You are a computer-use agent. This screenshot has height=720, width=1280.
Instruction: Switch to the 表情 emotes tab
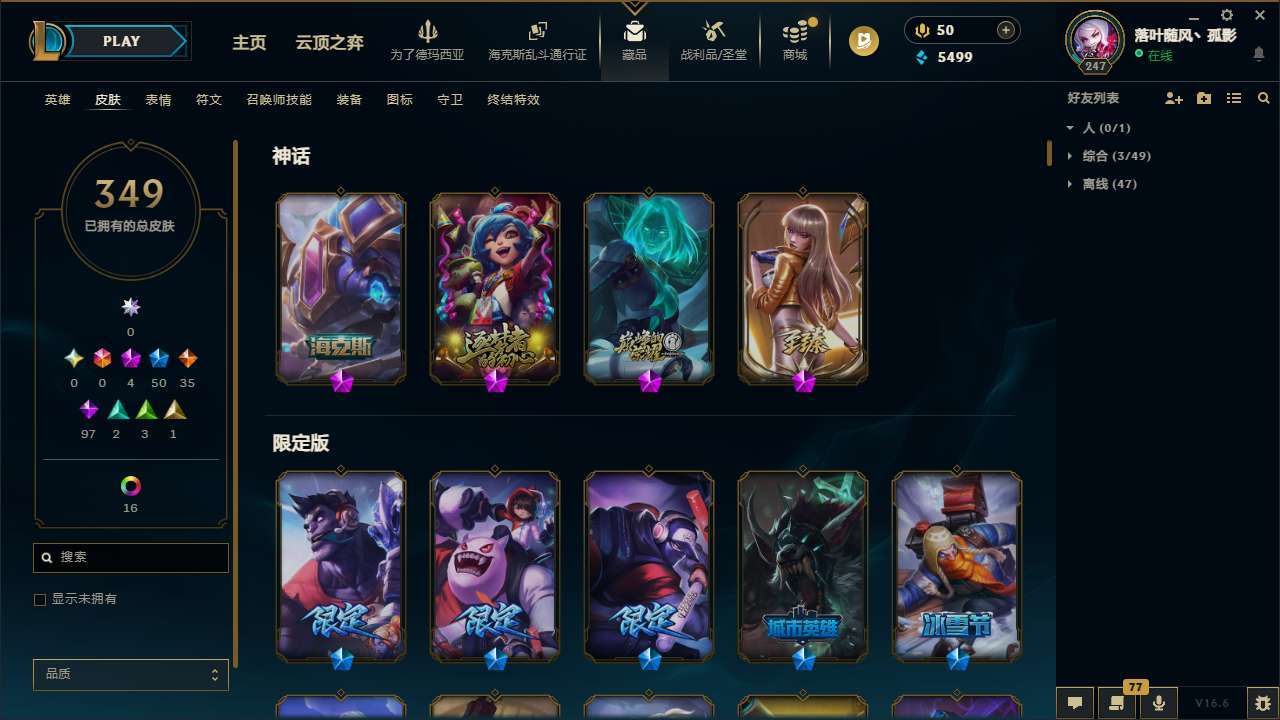point(157,100)
